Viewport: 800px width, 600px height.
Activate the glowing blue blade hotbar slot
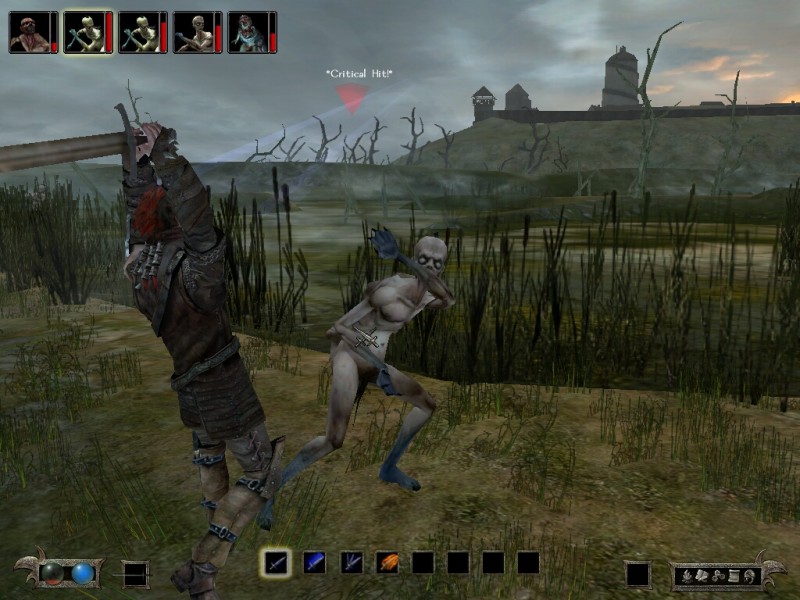(314, 563)
